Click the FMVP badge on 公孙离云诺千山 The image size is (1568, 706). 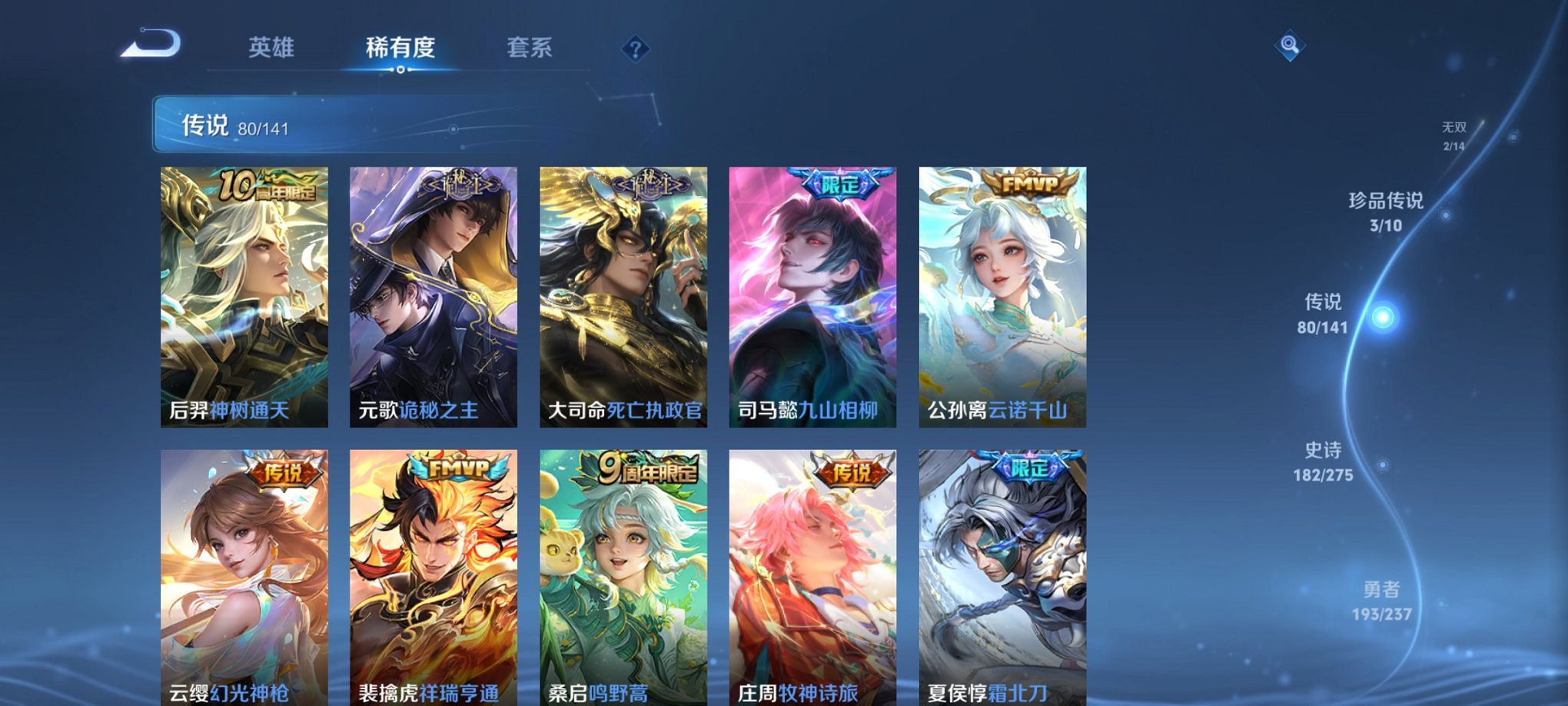pos(1033,184)
